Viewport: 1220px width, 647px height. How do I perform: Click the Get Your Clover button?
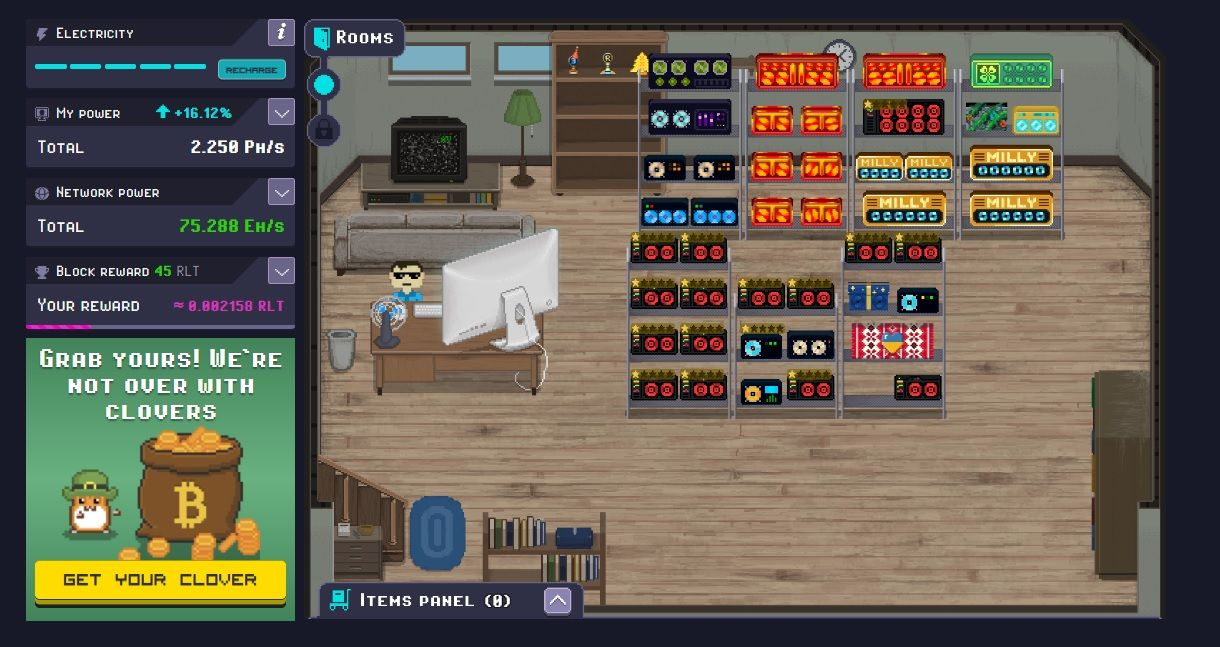(160, 580)
